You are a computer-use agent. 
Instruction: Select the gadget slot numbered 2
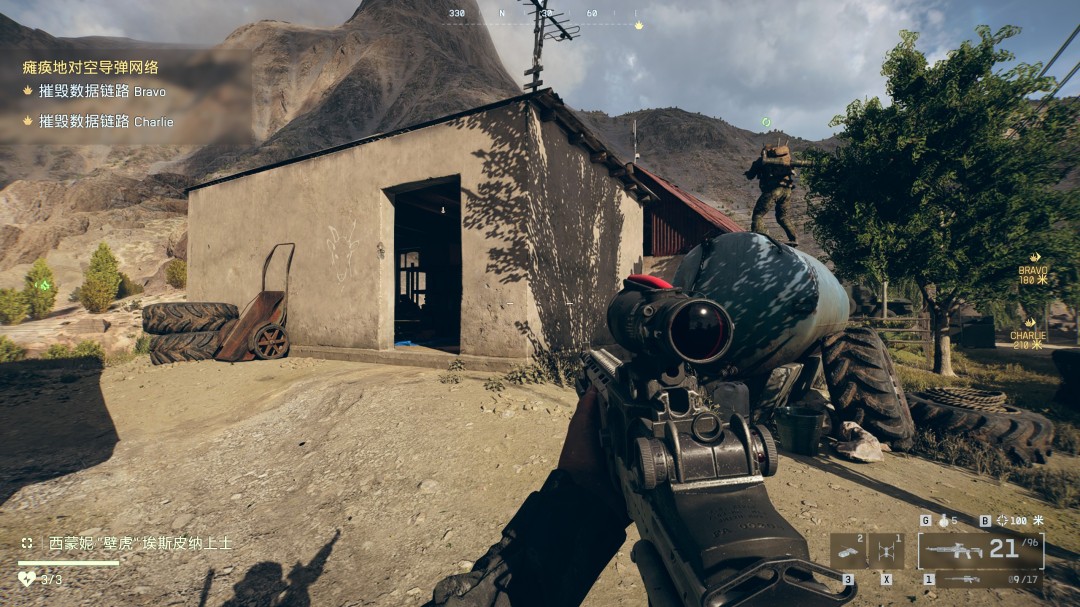(x=848, y=551)
